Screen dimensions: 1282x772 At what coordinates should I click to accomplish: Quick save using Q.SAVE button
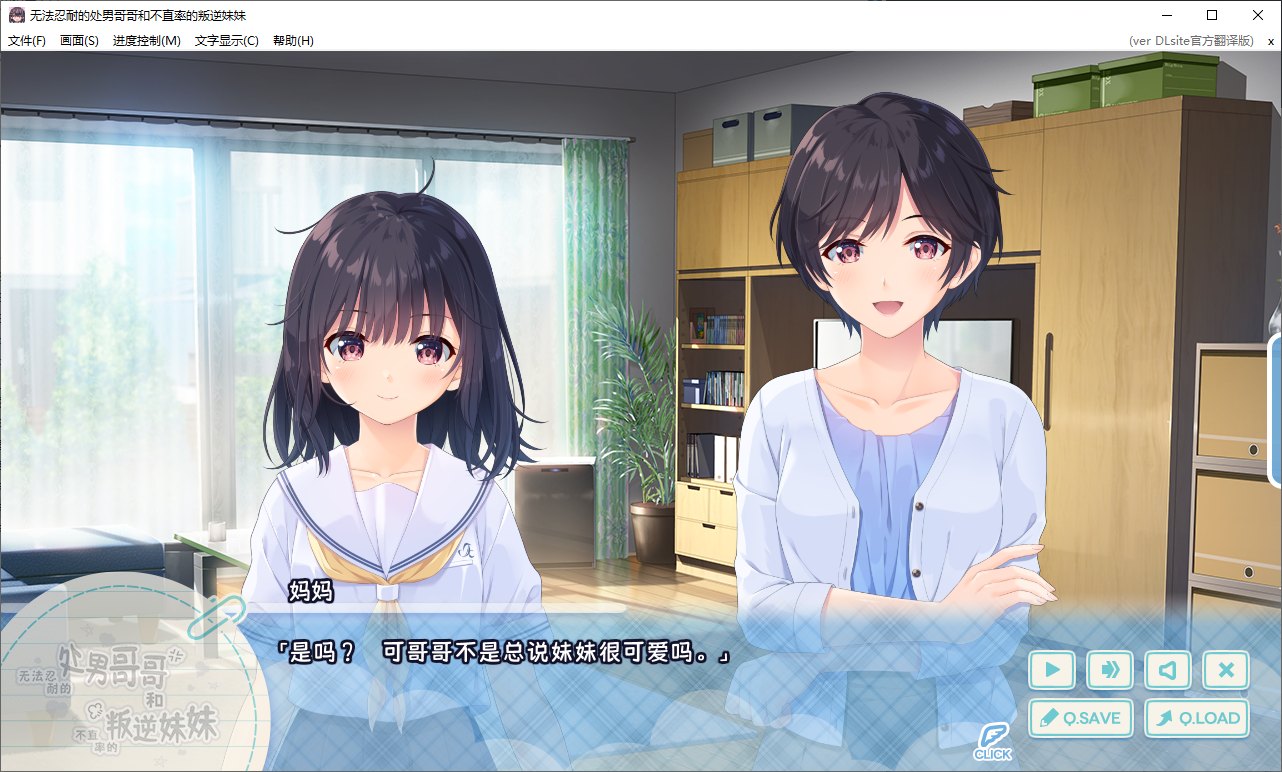click(x=1080, y=718)
